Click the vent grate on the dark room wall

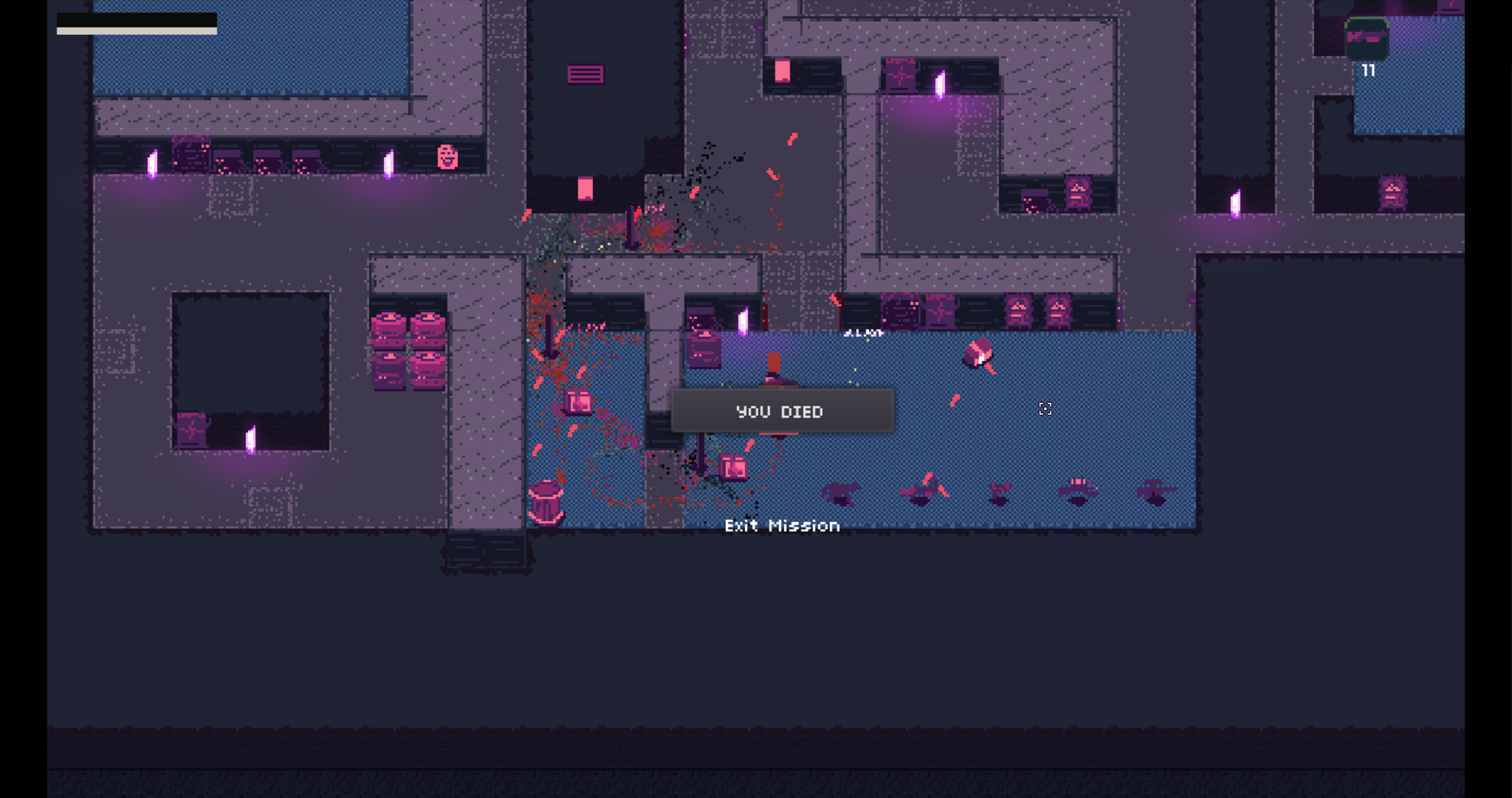point(586,73)
